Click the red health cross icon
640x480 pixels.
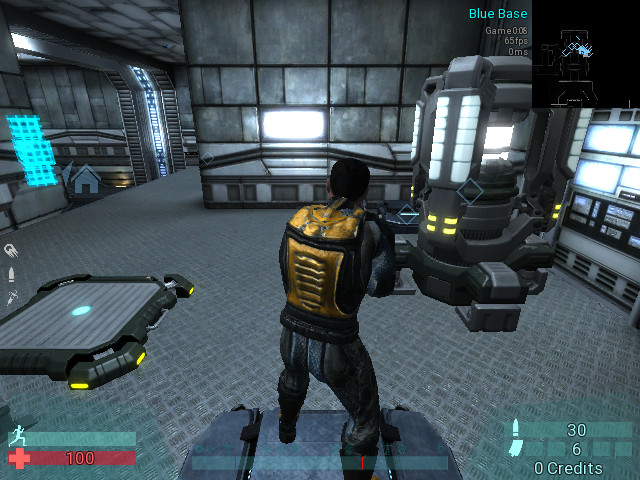tap(17, 458)
